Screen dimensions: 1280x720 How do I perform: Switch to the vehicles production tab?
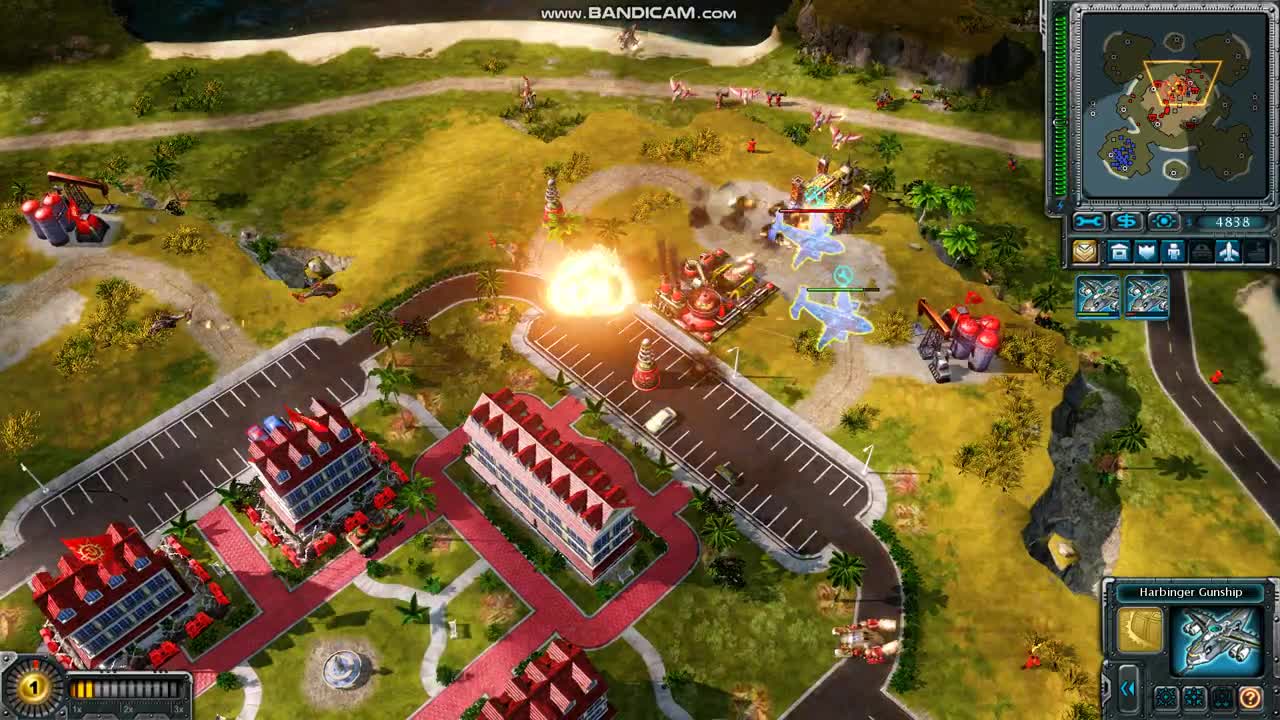pyautogui.click(x=1200, y=250)
